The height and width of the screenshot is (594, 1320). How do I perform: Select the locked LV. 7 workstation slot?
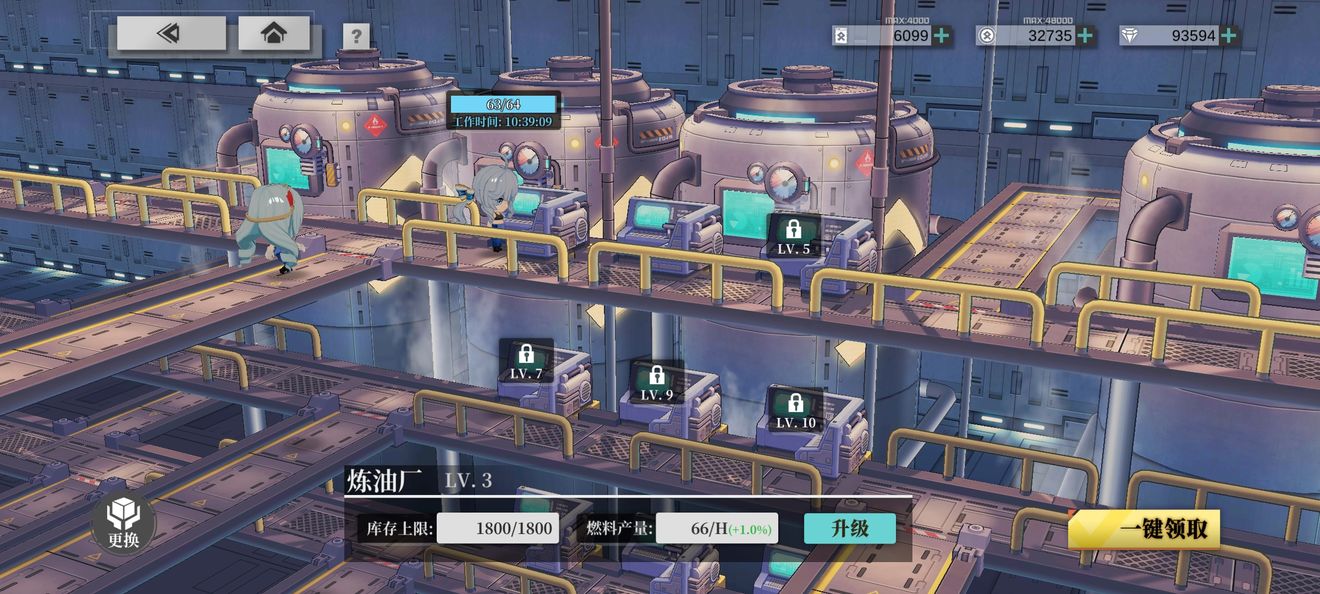point(526,361)
